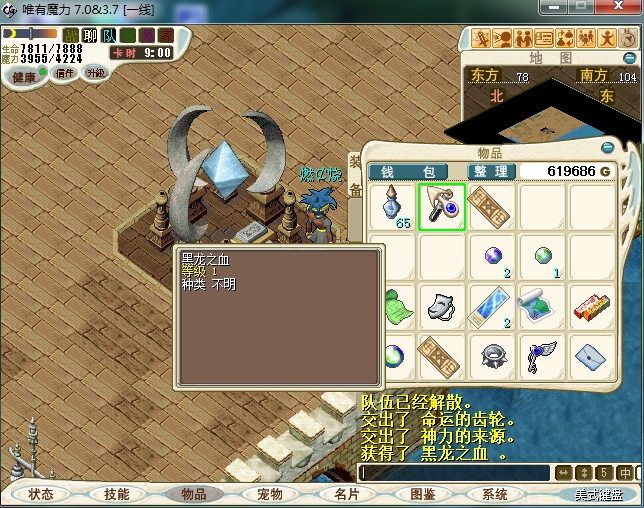
Task: Select the blue potion bottle with 65 count
Action: (394, 207)
